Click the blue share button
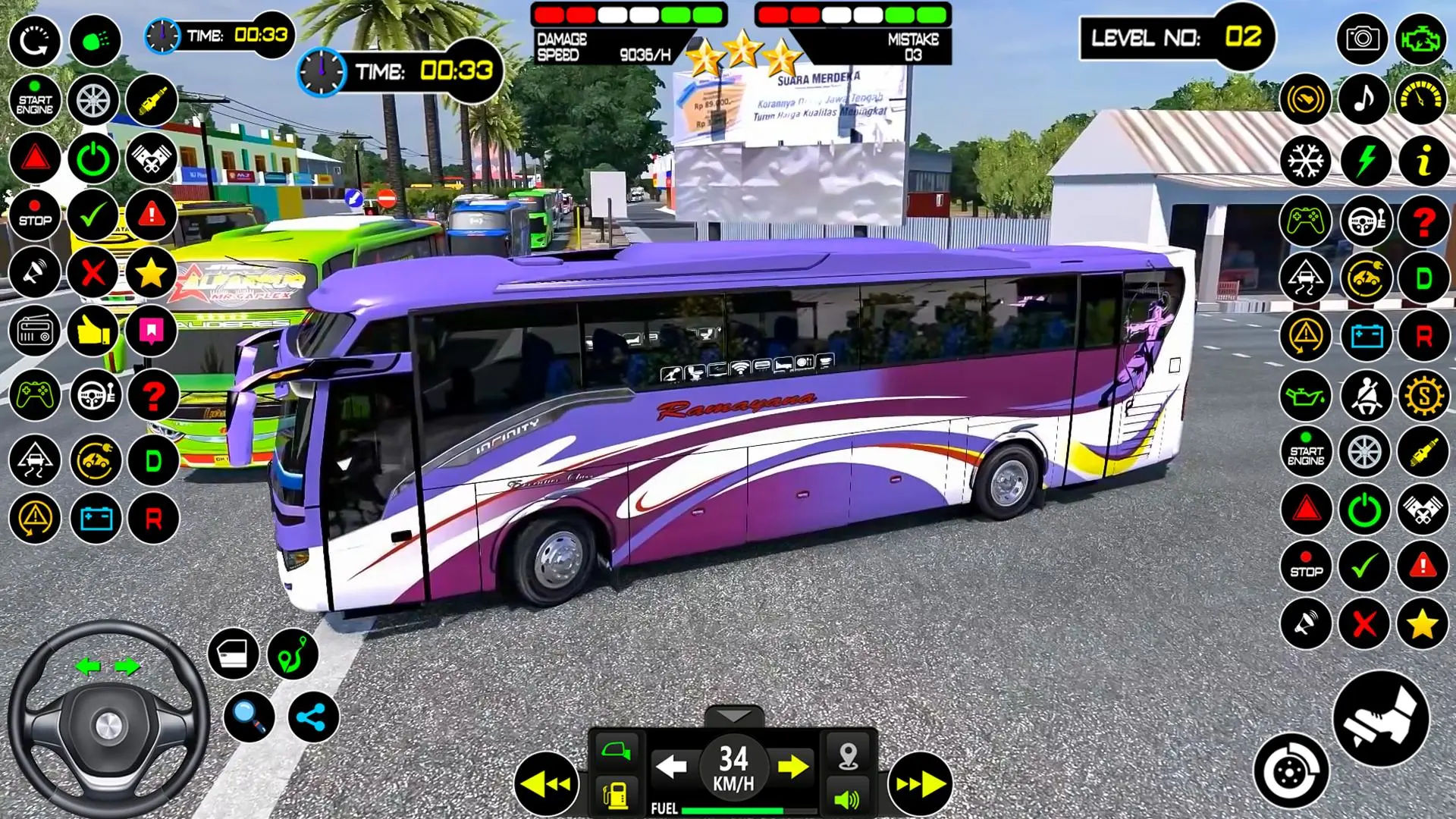The height and width of the screenshot is (819, 1456). [312, 716]
